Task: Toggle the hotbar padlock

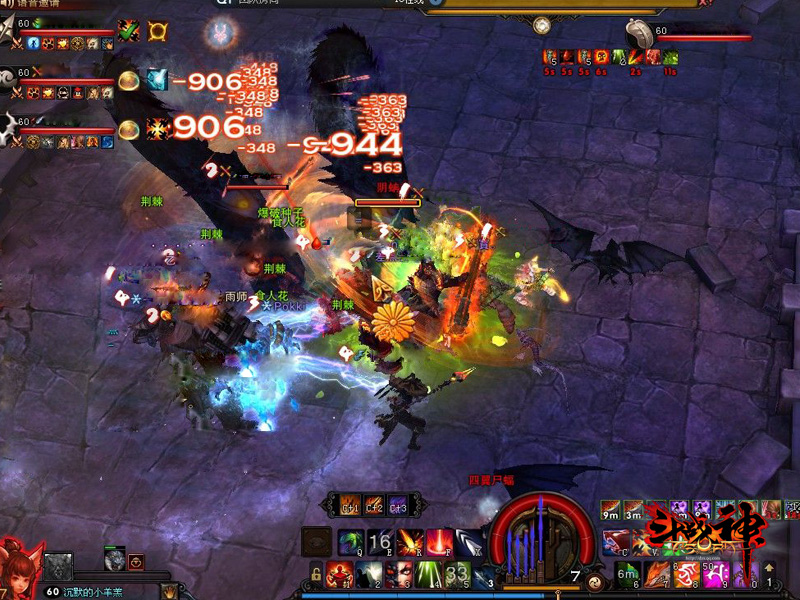Action: [316, 574]
